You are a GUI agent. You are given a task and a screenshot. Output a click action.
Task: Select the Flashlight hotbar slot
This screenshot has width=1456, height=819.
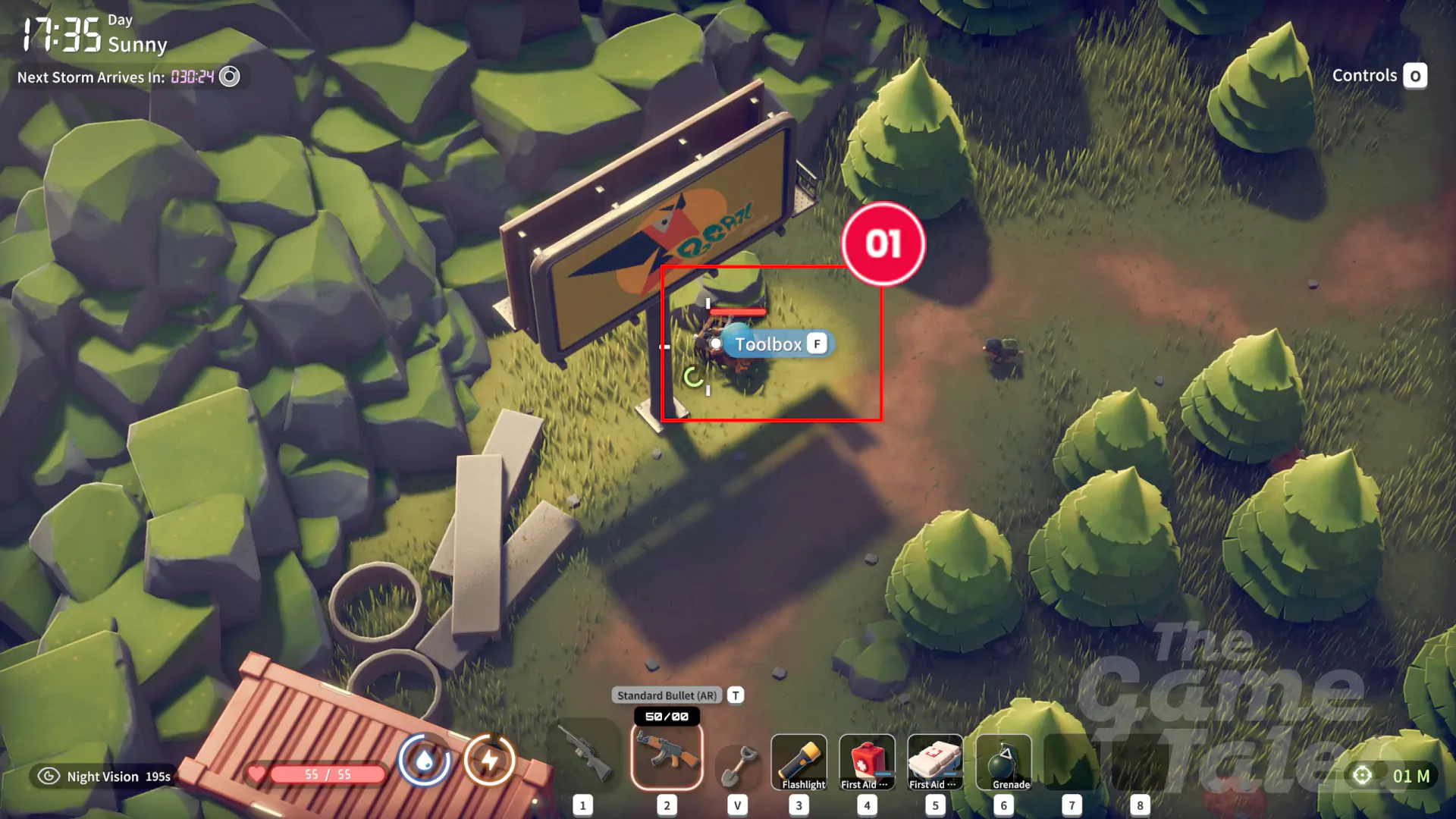799,761
